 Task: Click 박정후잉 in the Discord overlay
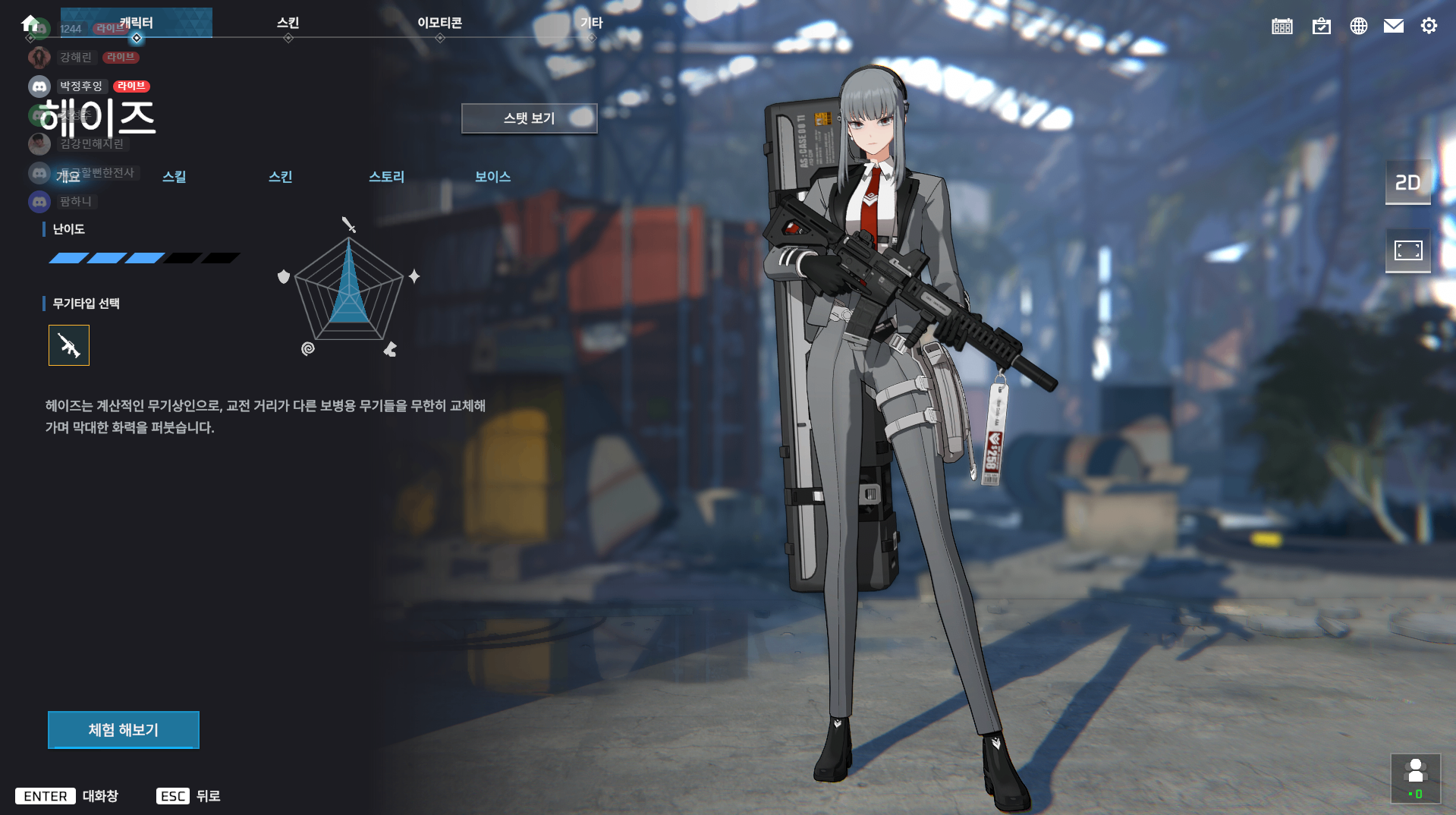point(80,87)
